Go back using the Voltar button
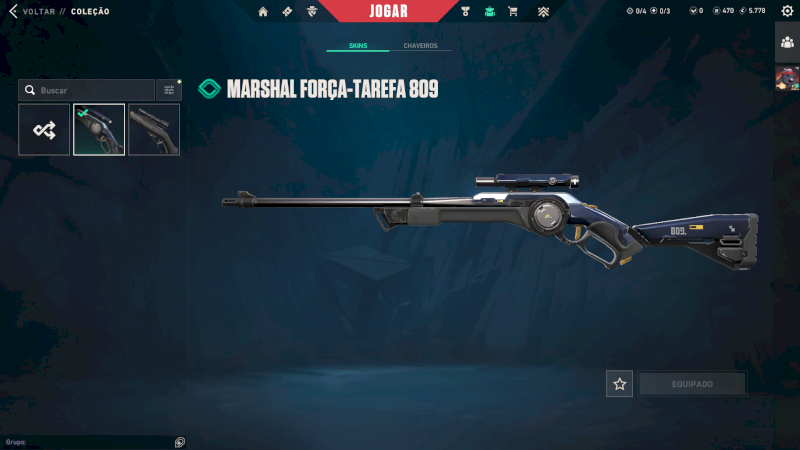This screenshot has width=800, height=450. [30, 11]
